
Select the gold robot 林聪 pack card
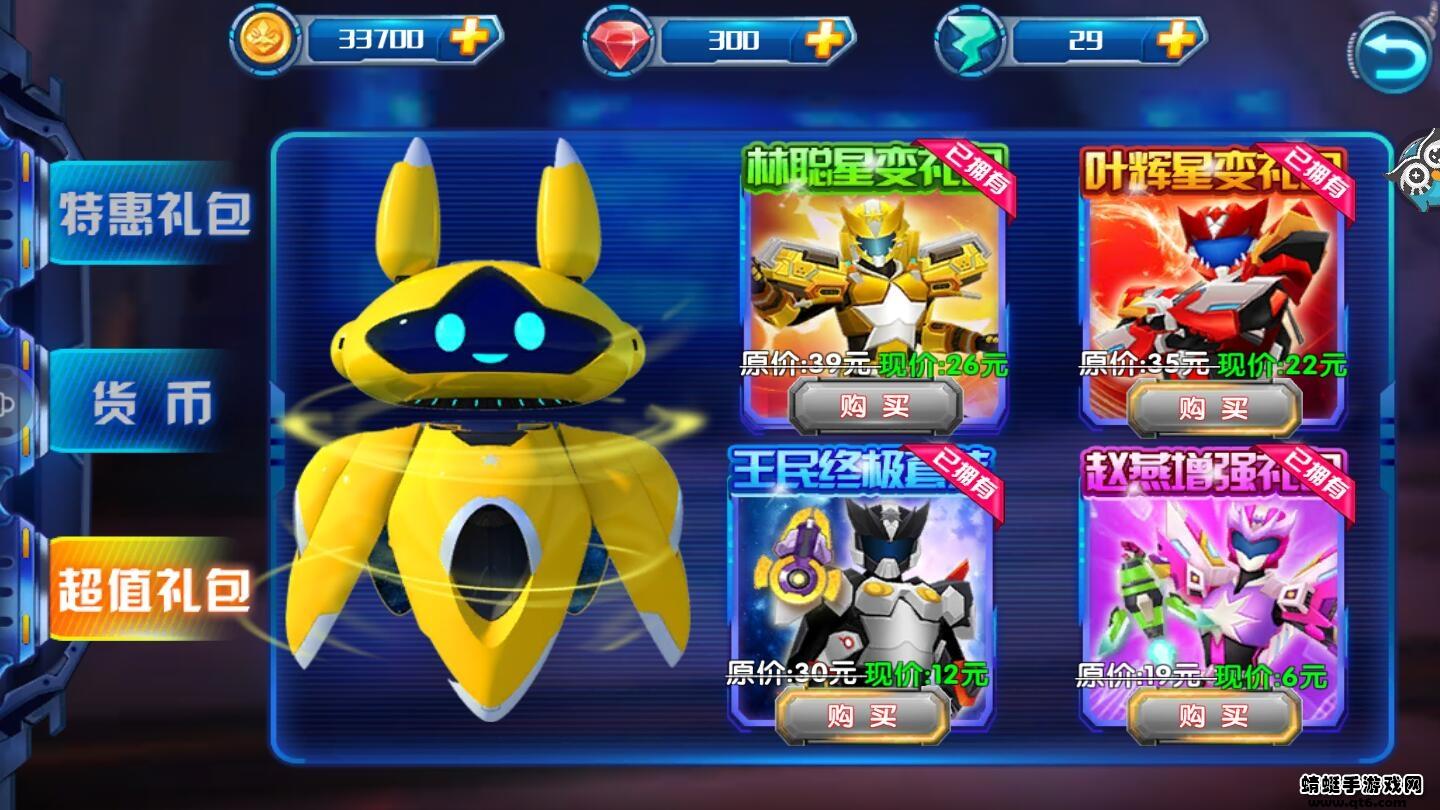tap(875, 270)
